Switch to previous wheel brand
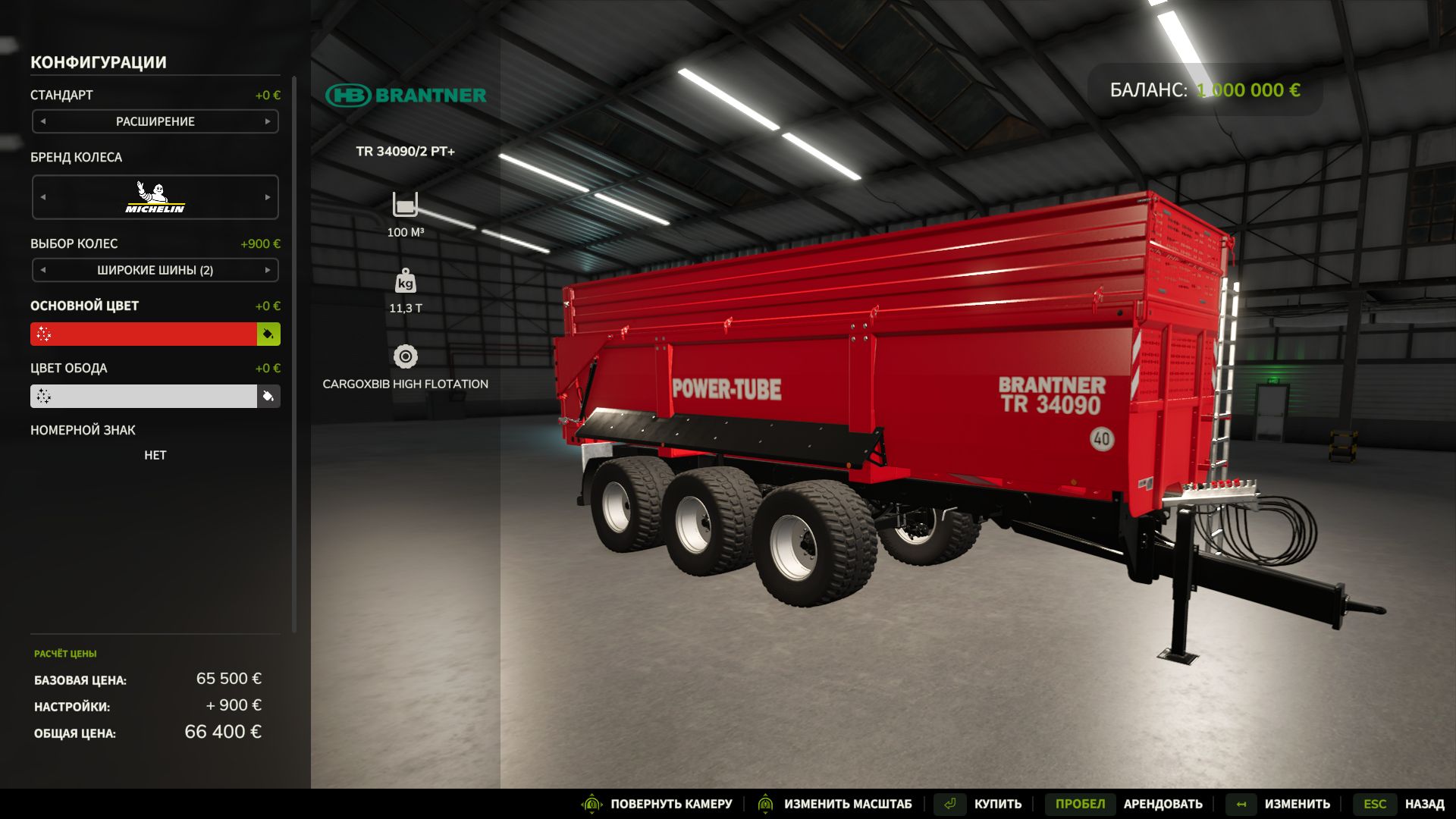This screenshot has height=819, width=1456. [43, 197]
